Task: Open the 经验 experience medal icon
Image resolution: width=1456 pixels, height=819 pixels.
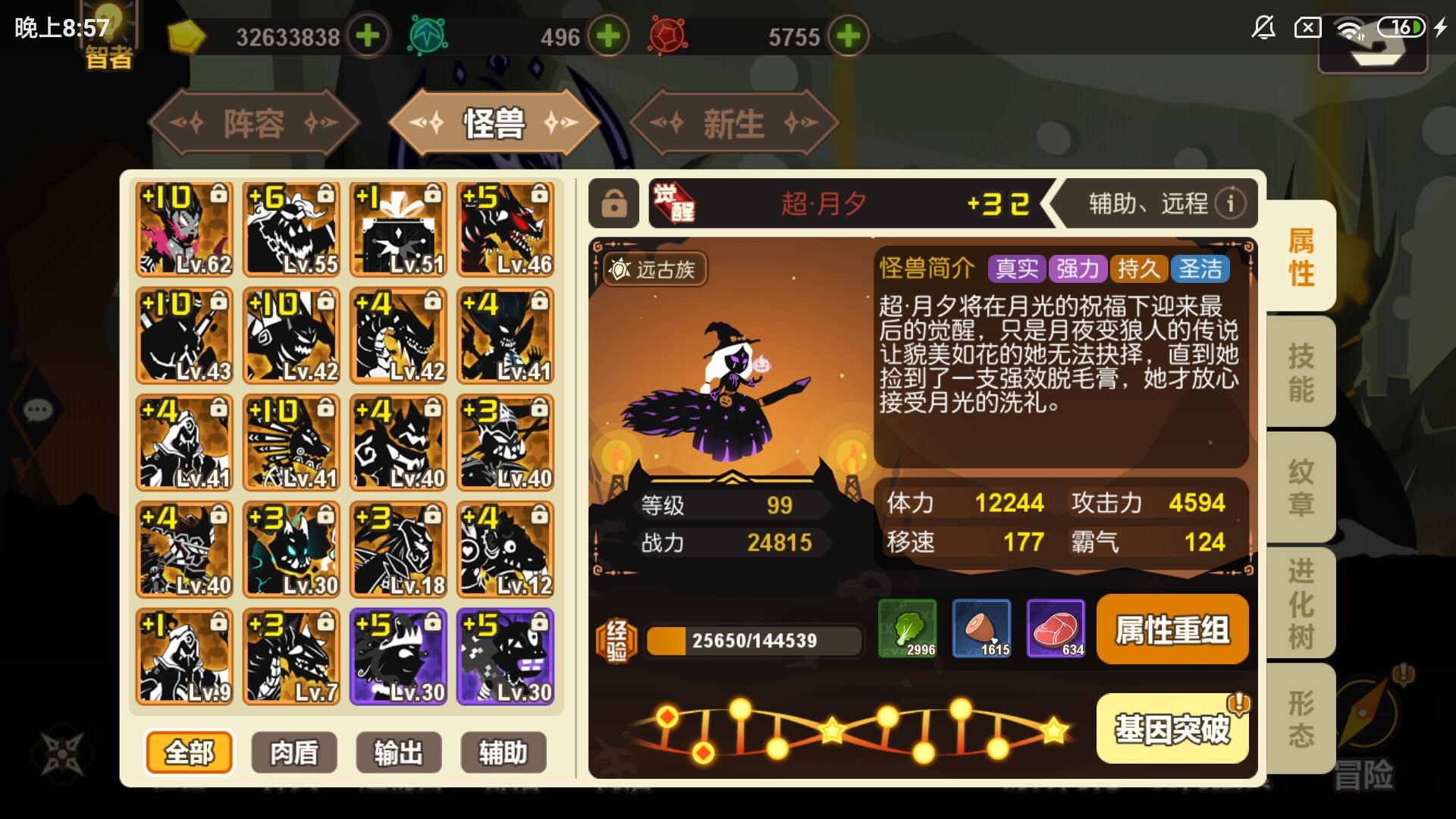Action: (x=616, y=639)
